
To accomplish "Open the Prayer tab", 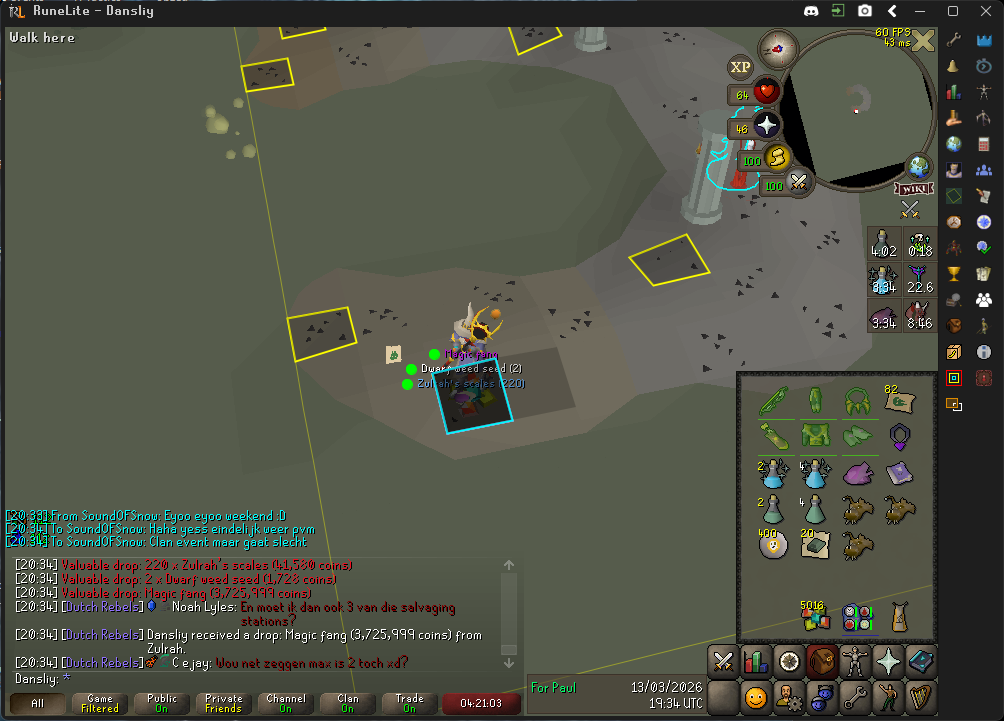I will (888, 660).
